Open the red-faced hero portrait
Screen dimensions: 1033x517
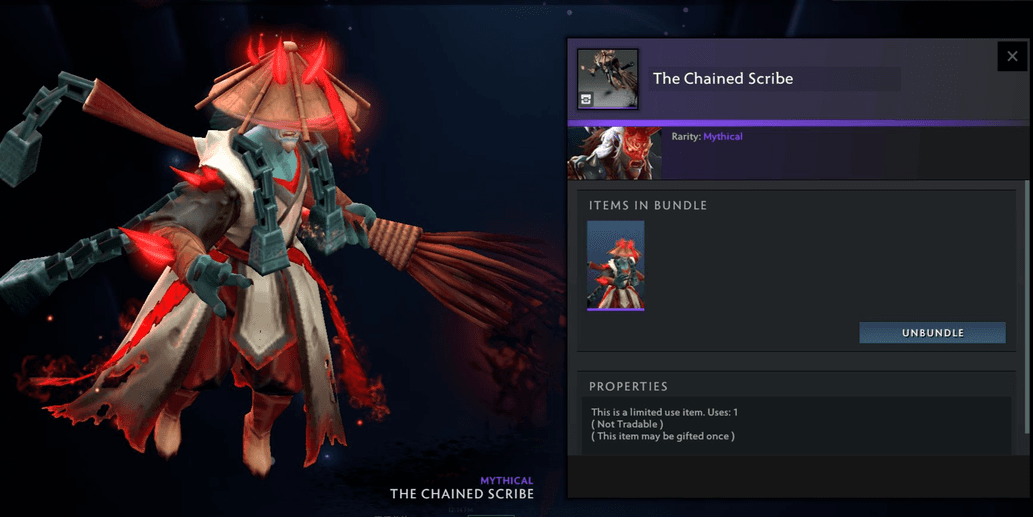pos(601,153)
